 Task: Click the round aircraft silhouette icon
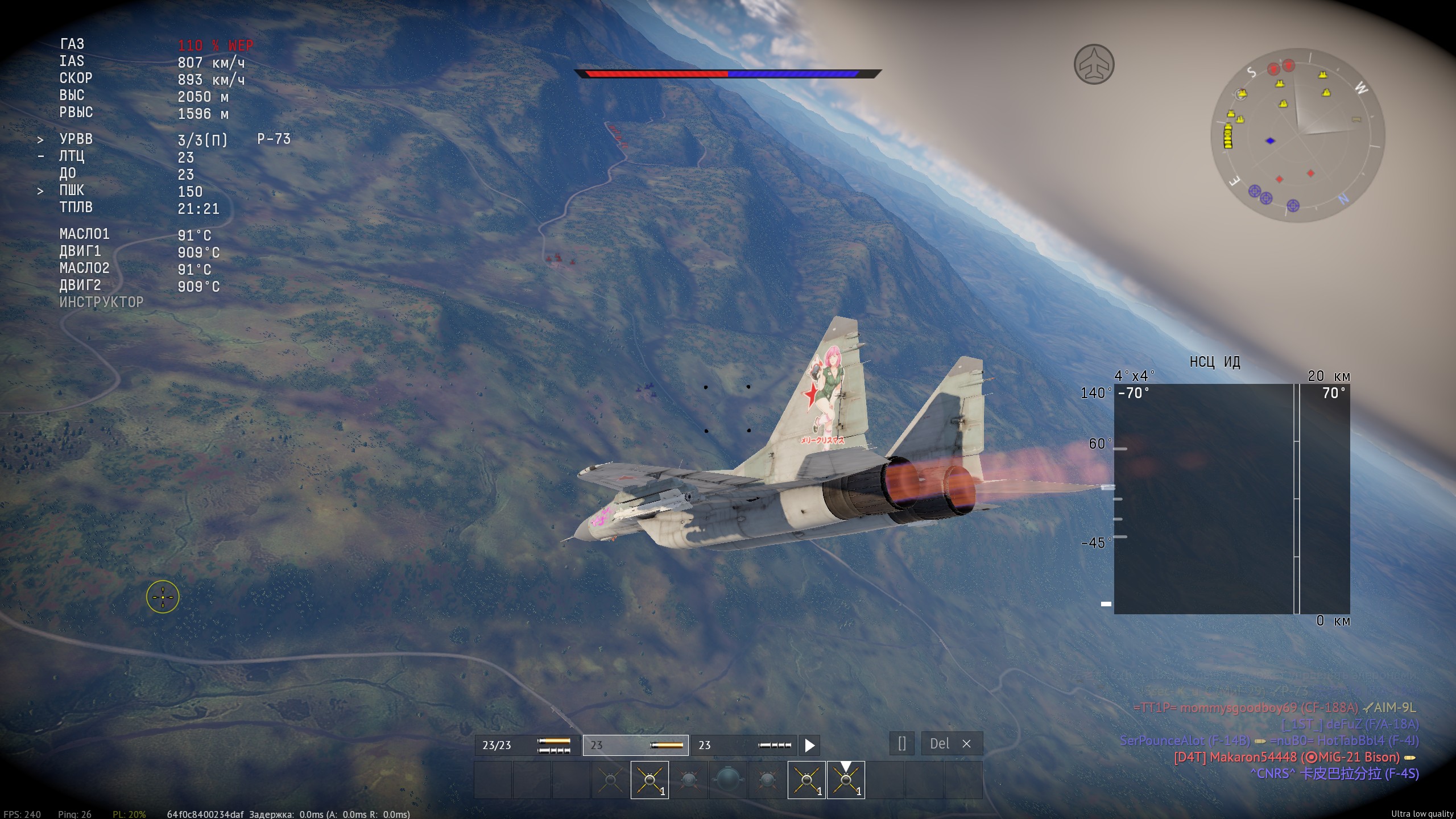1094,64
